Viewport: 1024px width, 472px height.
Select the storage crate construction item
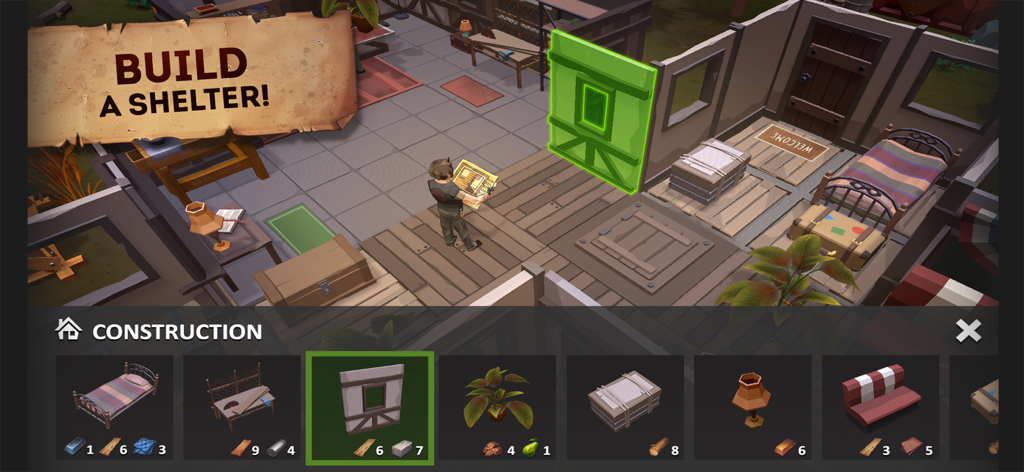coord(625,406)
